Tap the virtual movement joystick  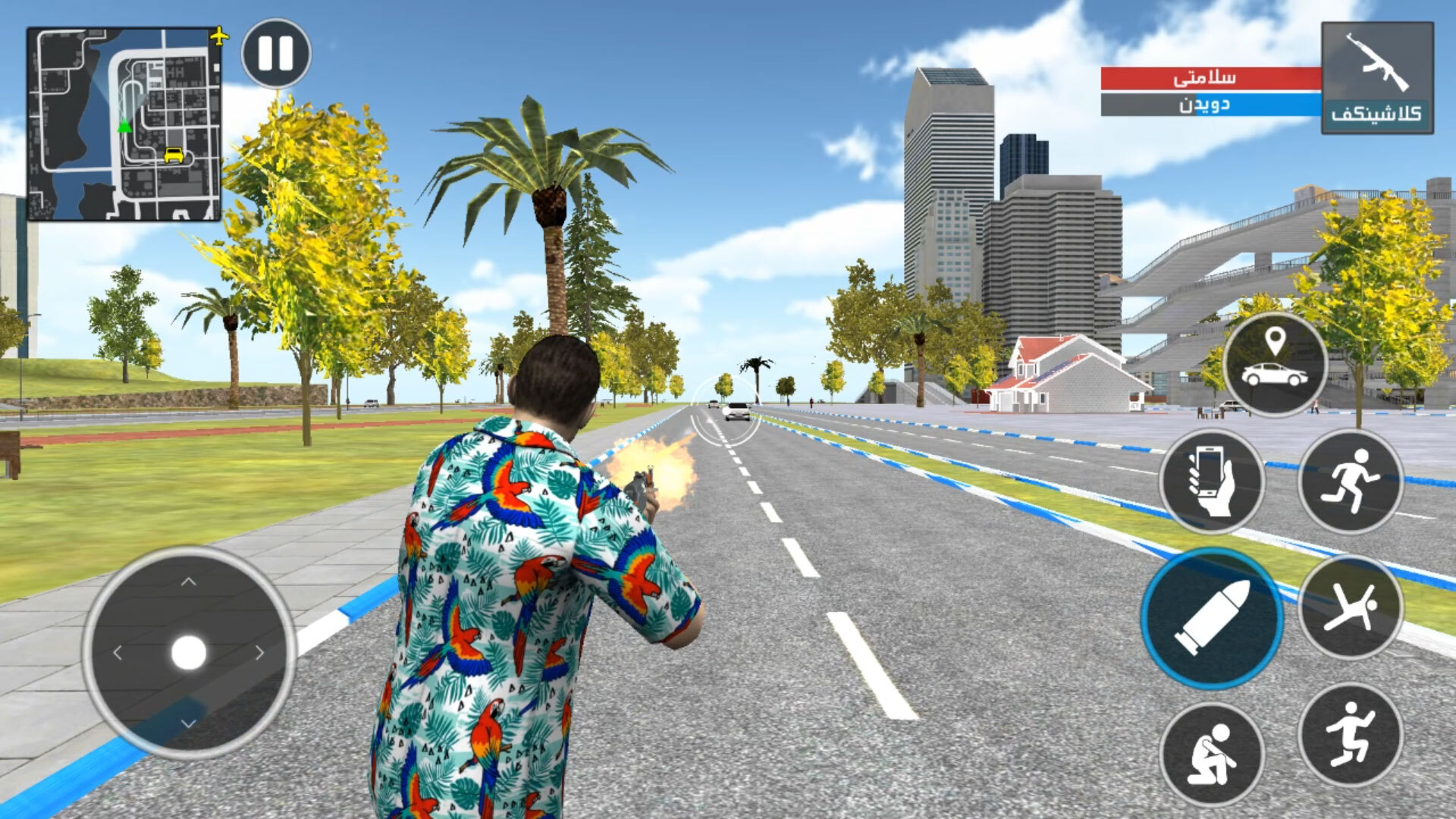point(189,652)
